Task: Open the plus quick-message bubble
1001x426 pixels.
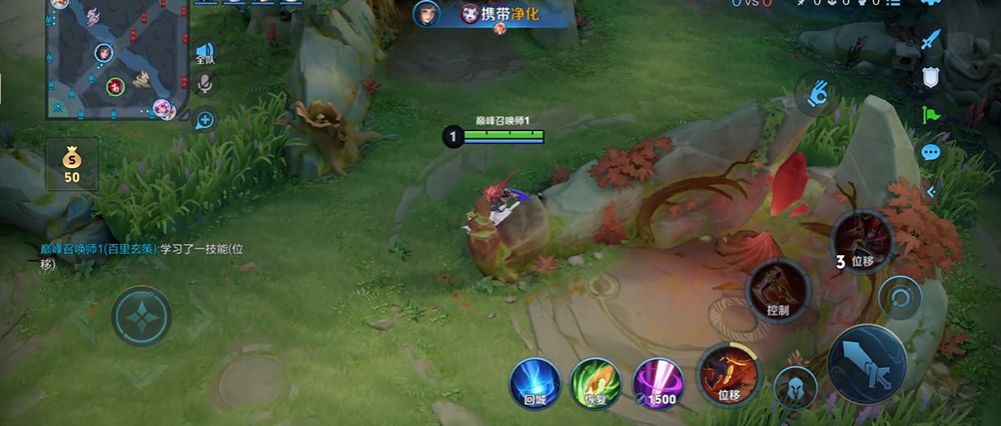Action: (x=205, y=121)
